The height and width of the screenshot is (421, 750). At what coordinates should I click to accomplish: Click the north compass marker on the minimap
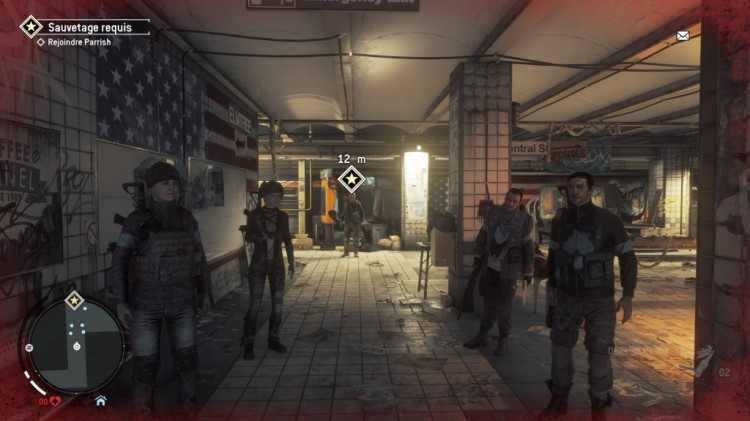click(x=30, y=347)
